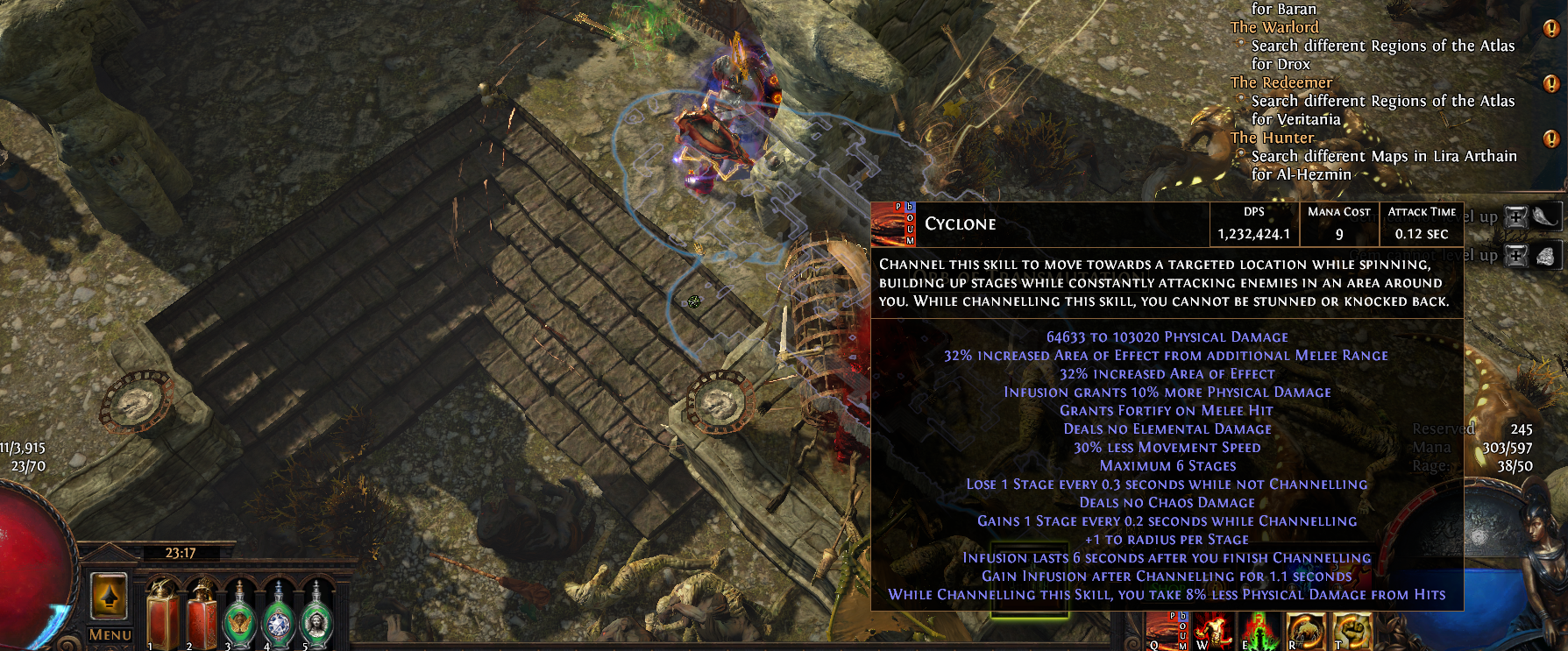Screen dimensions: 1568x651
Task: Select The Redeemer quest entry
Action: 1281,82
